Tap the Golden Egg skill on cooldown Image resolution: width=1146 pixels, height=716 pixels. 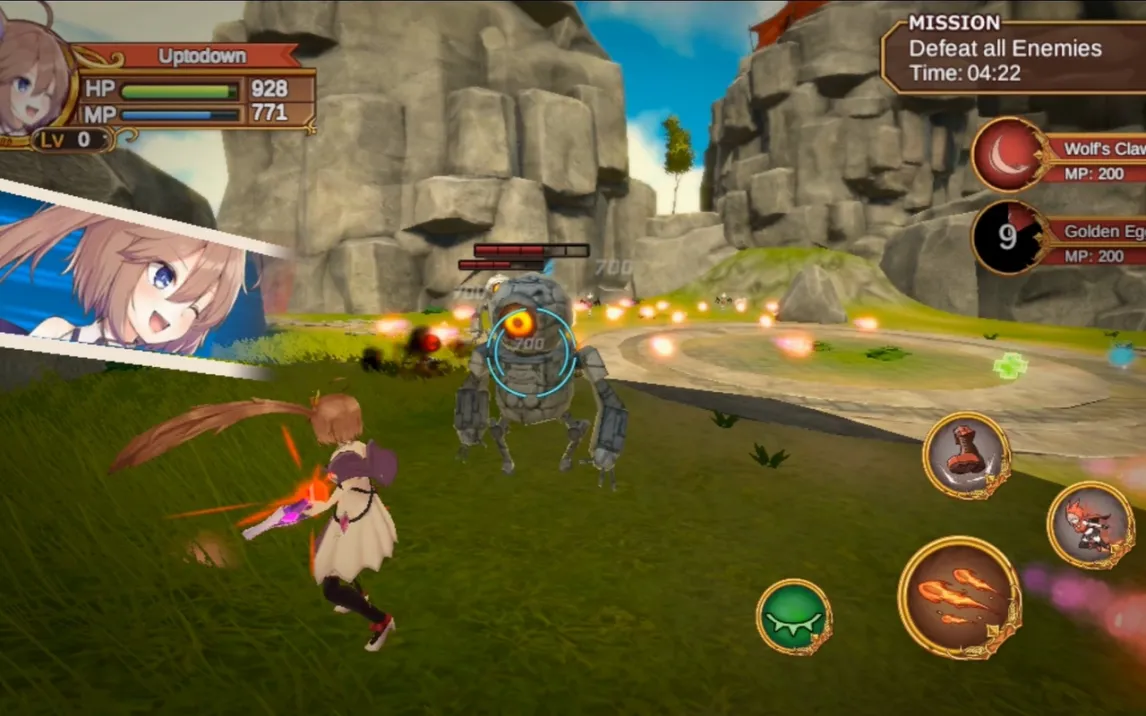pyautogui.click(x=1010, y=238)
